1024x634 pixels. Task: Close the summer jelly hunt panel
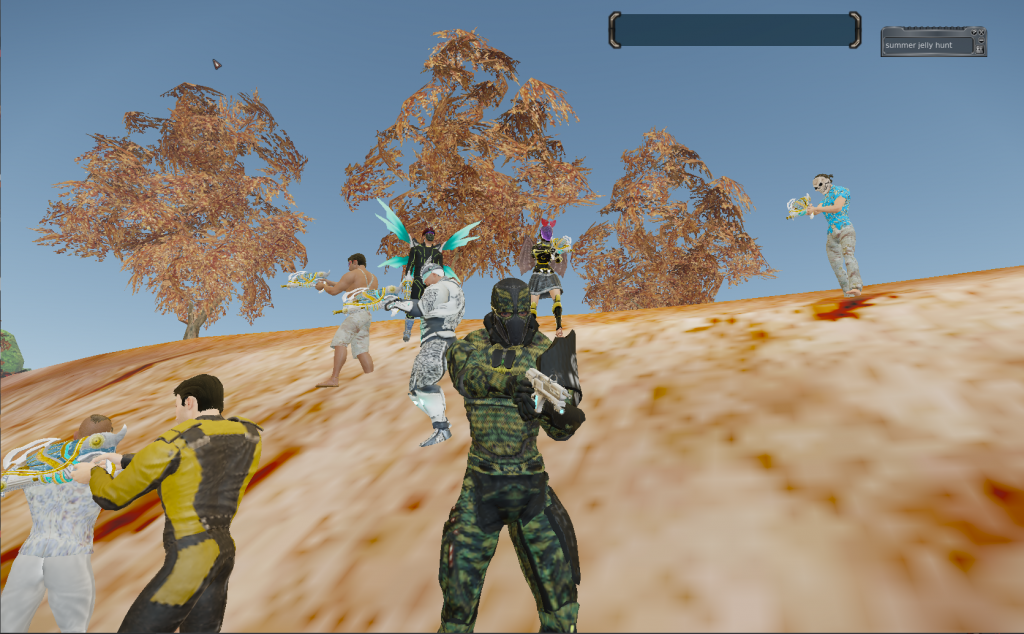point(981,32)
